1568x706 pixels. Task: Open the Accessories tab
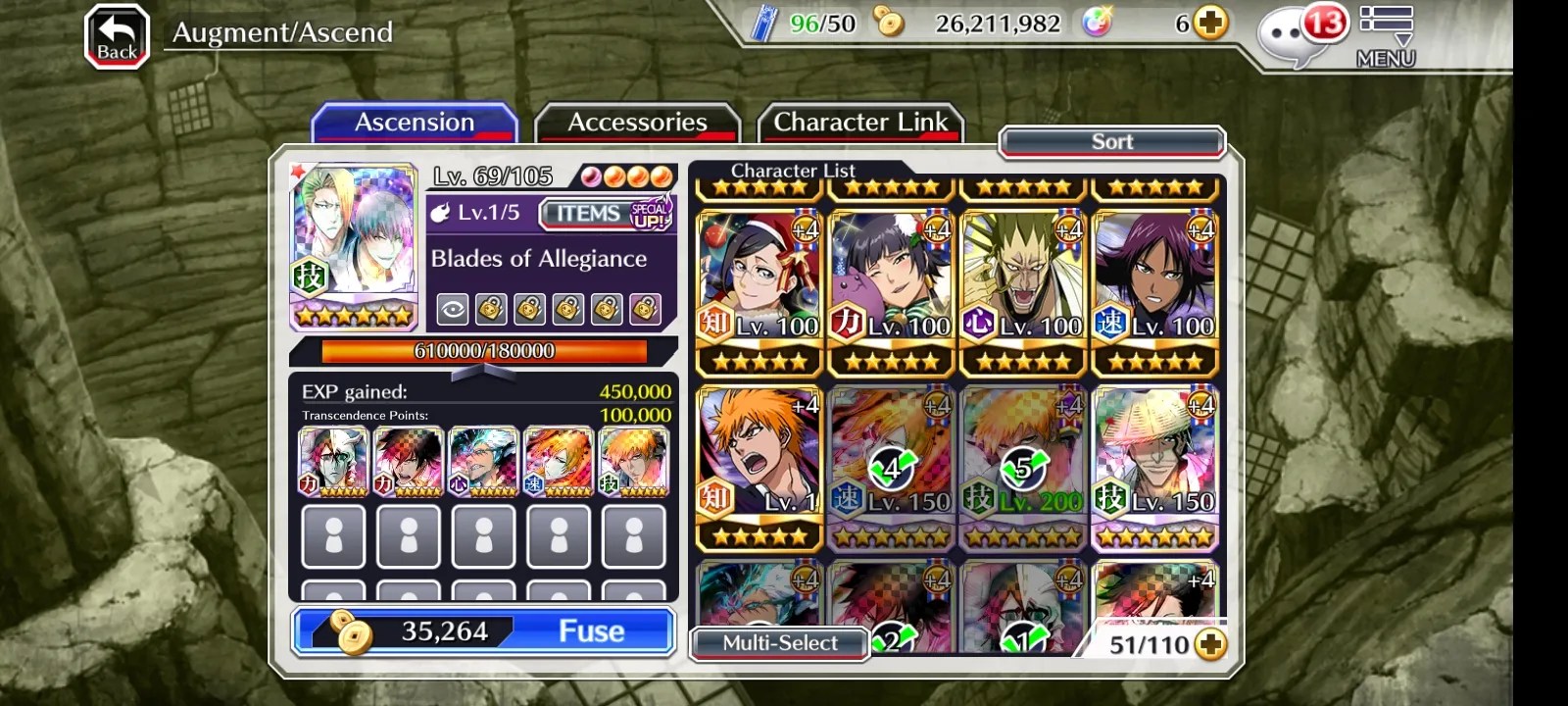(637, 123)
